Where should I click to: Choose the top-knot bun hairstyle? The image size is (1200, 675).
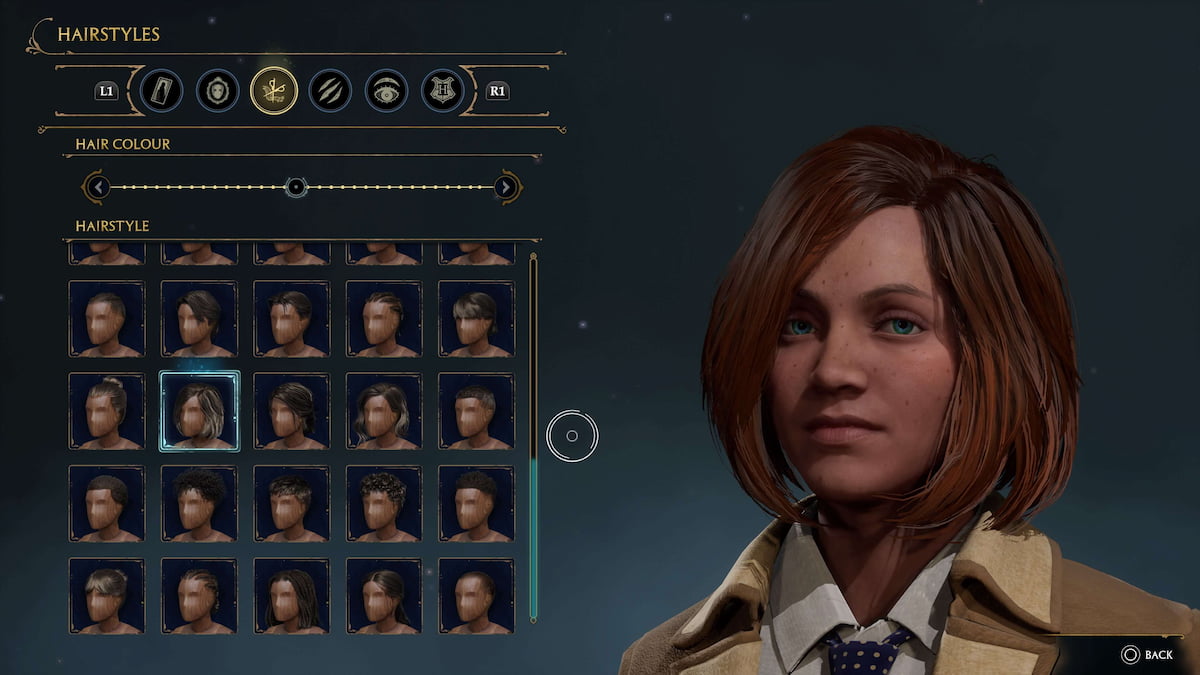click(106, 411)
